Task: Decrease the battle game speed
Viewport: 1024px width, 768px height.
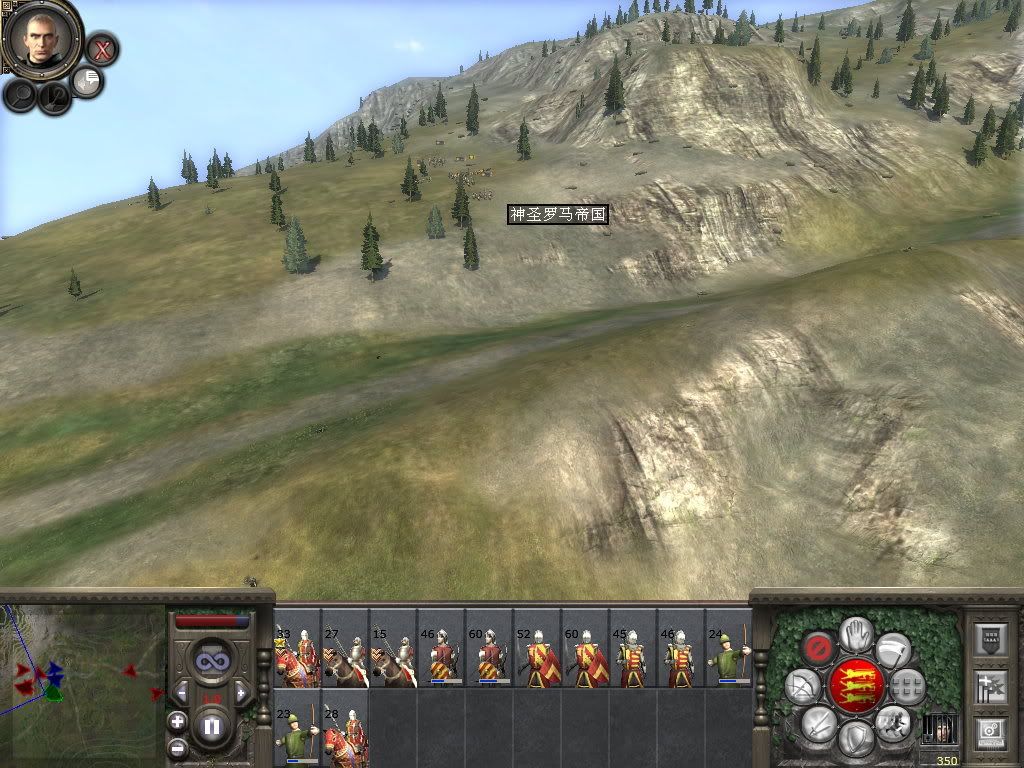Action: (182, 691)
